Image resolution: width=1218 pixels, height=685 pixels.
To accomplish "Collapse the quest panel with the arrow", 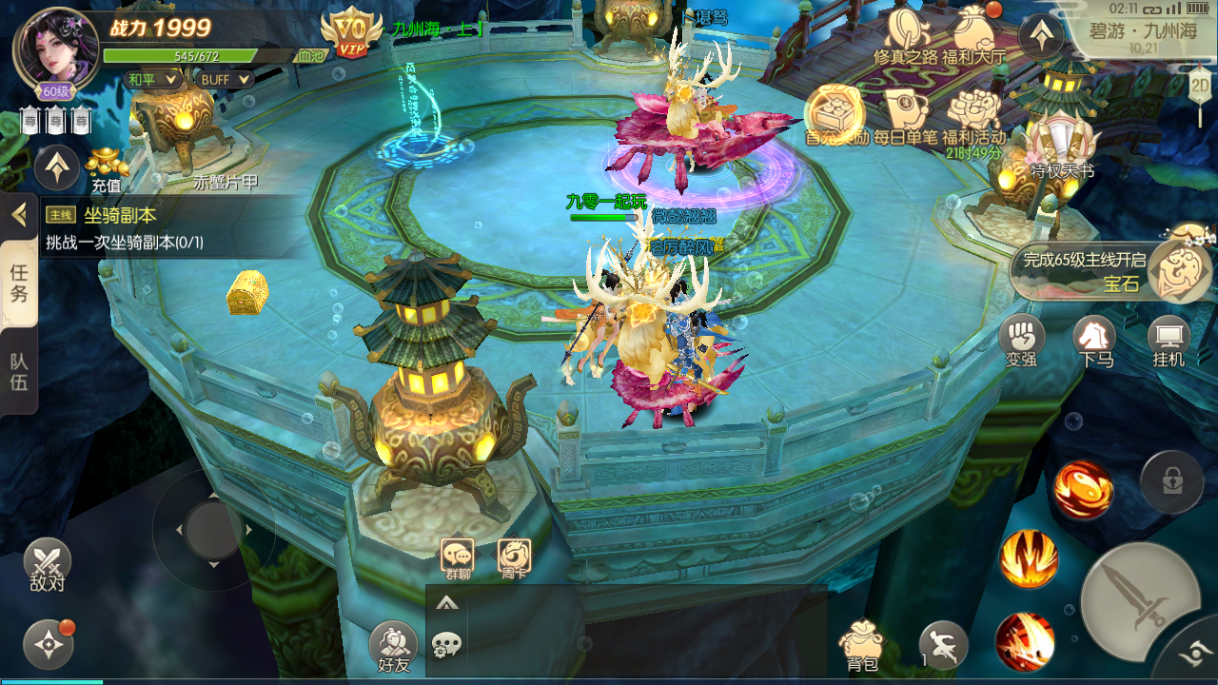I will (17, 214).
